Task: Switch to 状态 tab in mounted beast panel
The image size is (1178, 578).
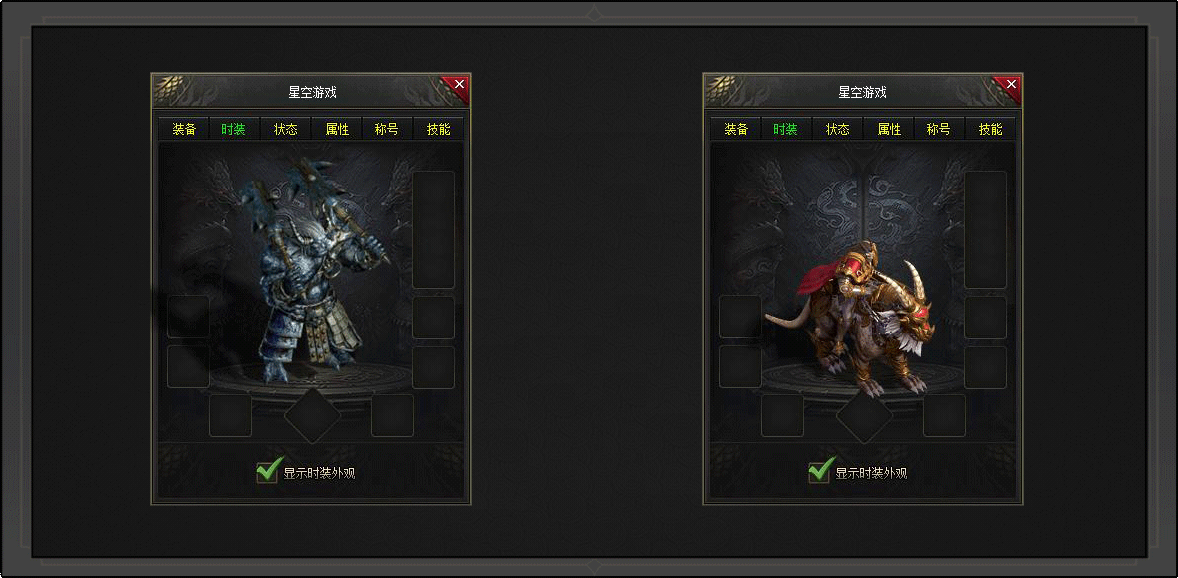Action: coord(838,129)
